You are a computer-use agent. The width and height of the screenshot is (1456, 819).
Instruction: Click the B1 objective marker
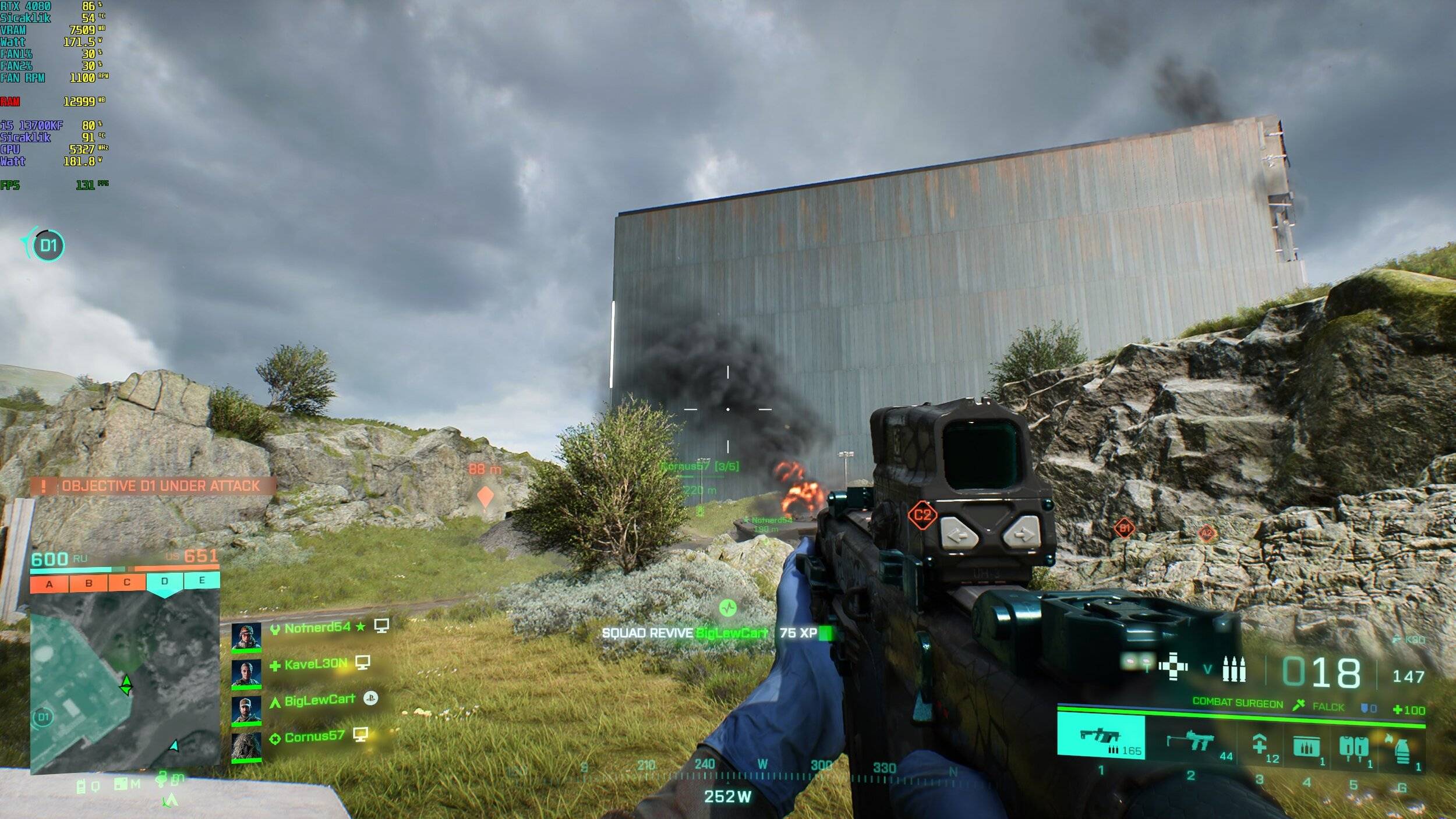tap(1124, 528)
